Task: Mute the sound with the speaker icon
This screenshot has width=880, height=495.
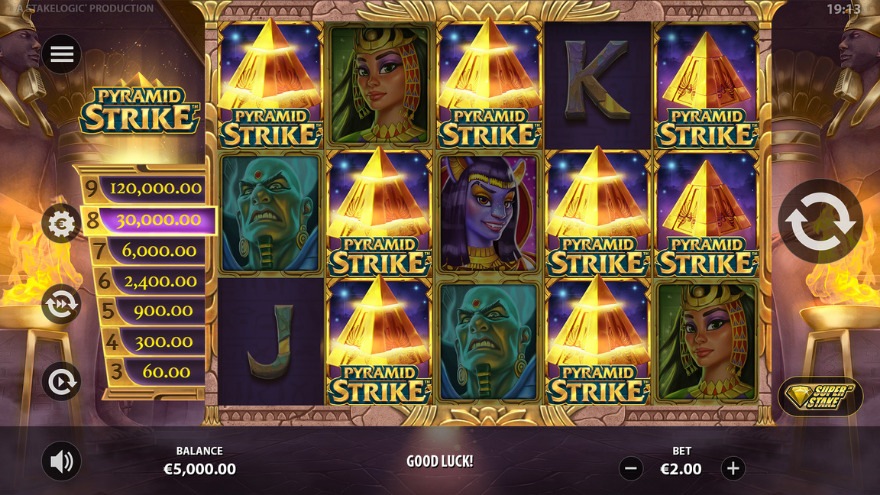Action: (62, 461)
